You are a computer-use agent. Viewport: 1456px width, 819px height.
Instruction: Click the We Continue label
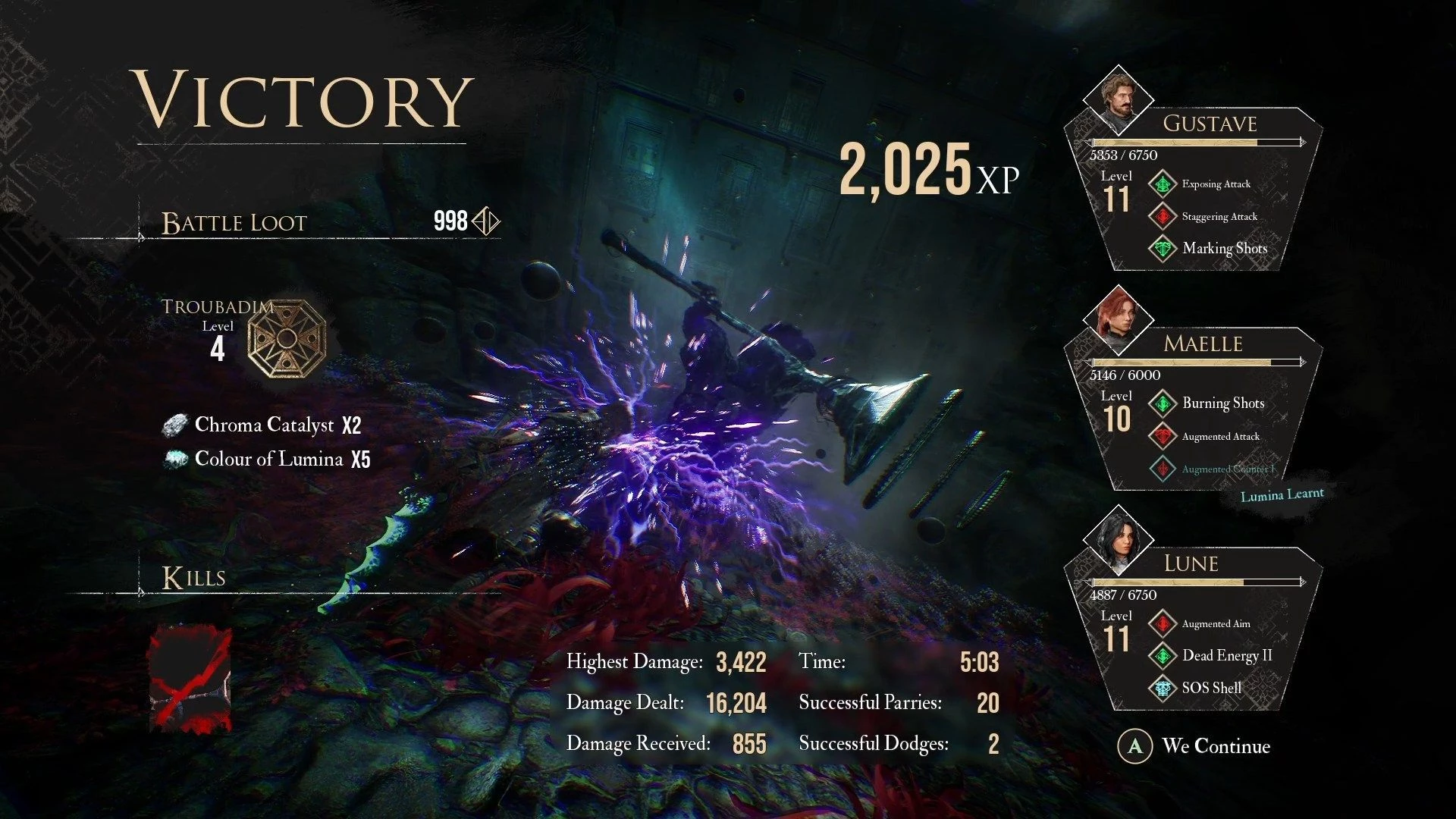1216,746
